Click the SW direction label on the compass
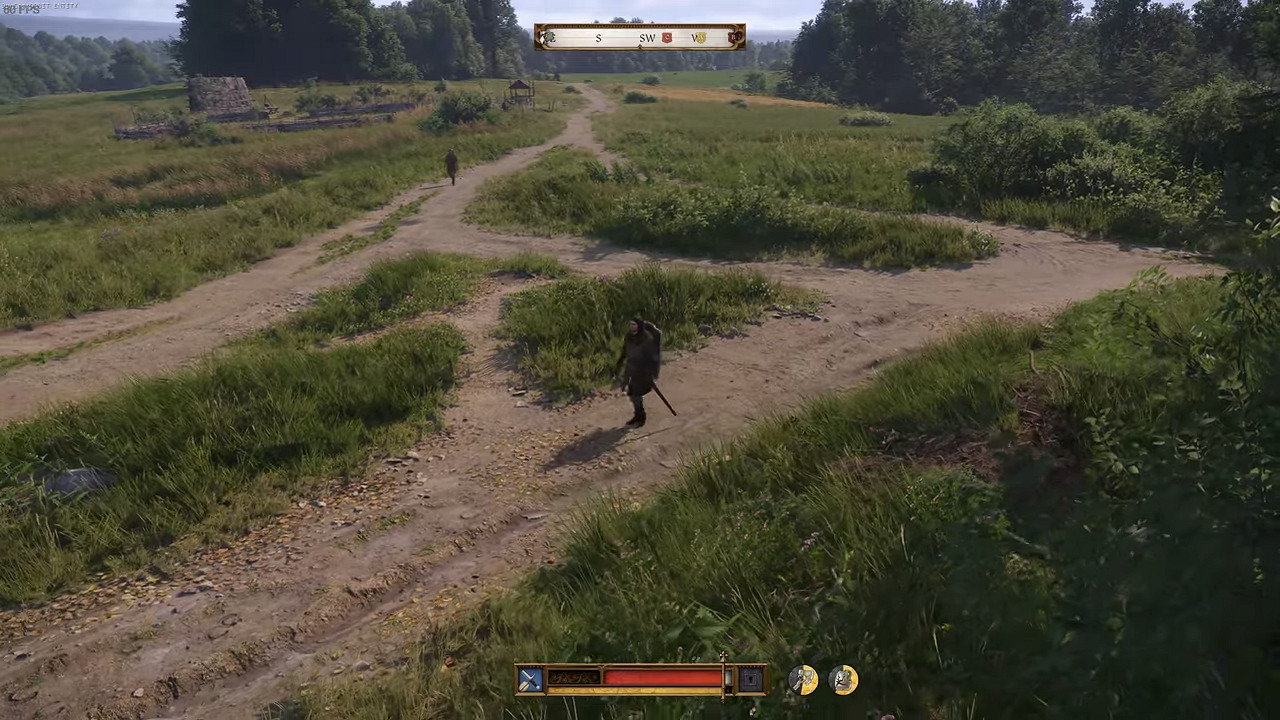The height and width of the screenshot is (720, 1280). coord(647,38)
